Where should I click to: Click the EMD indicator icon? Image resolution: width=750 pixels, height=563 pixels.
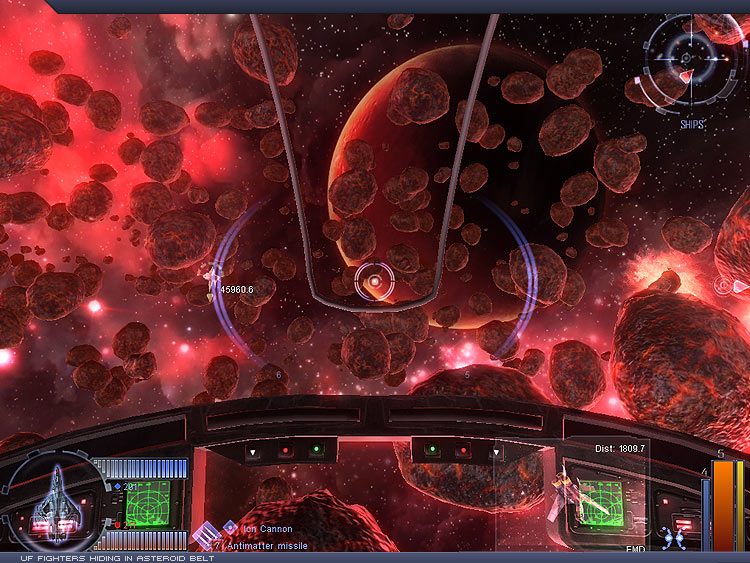click(x=671, y=538)
